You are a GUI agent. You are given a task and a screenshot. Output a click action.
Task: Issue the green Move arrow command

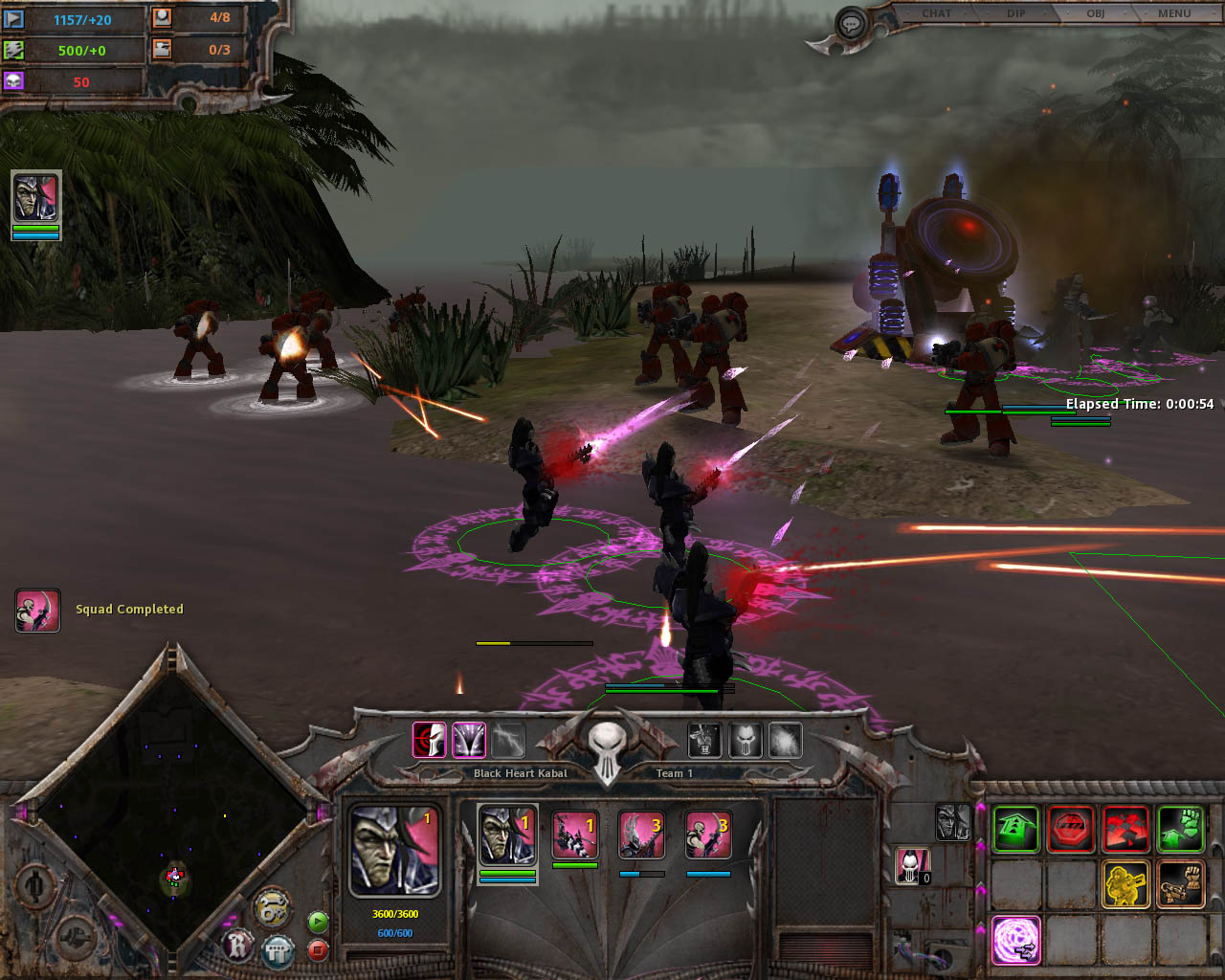tap(1015, 829)
